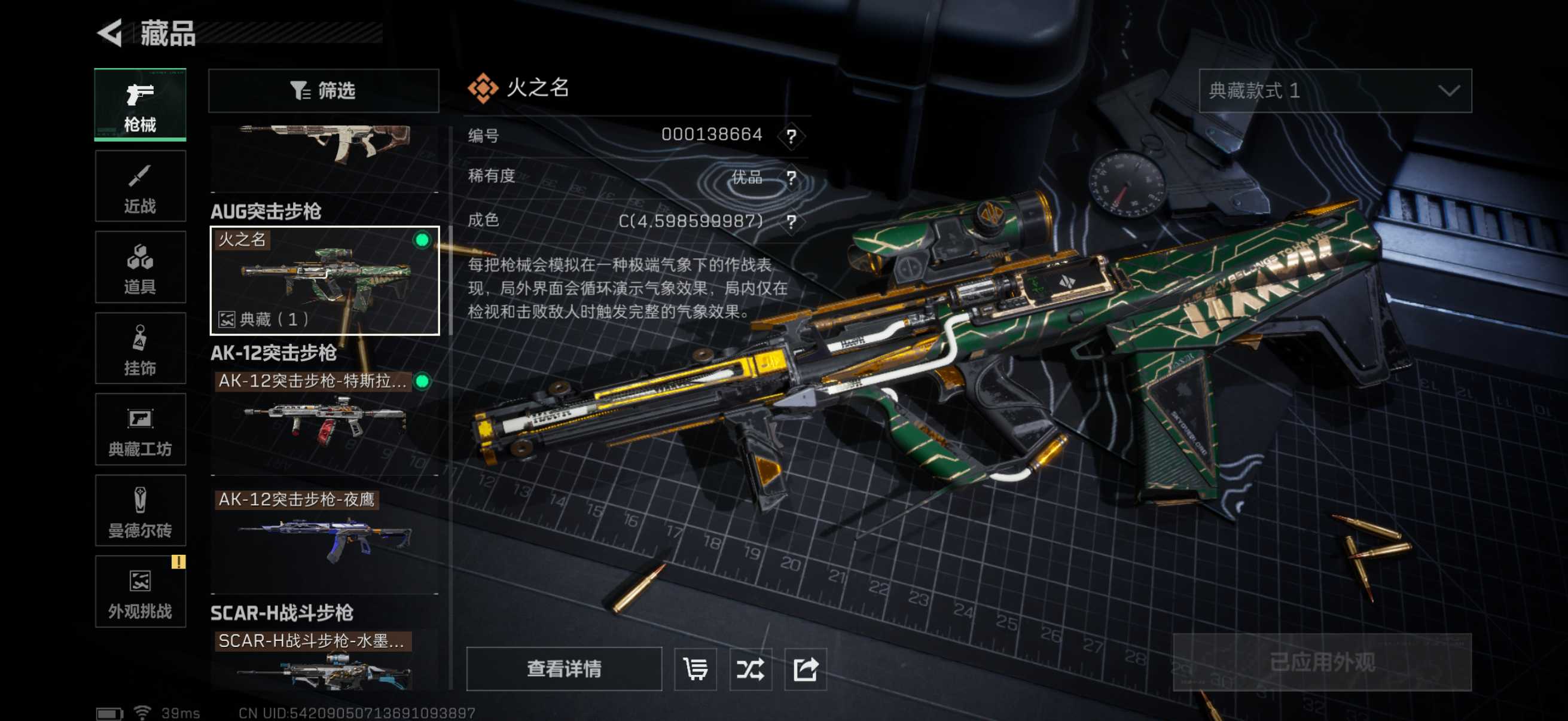The width and height of the screenshot is (1568, 721).
Task: Open the 典藏工坊 workshop tab
Action: (x=140, y=430)
